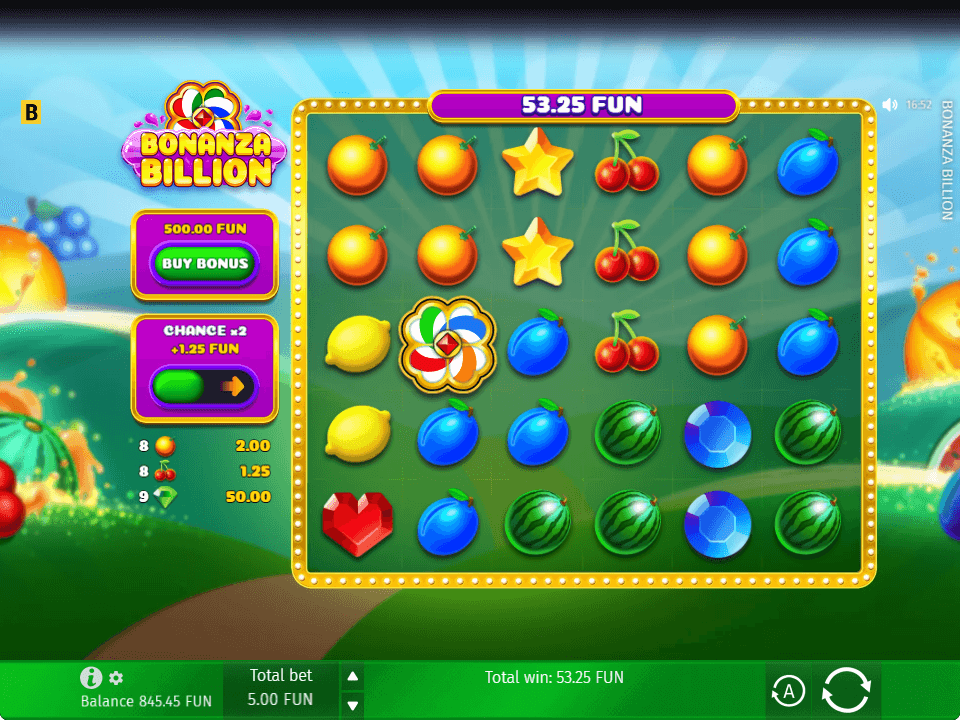The image size is (960, 720).
Task: Open the game info page
Action: pos(92,678)
